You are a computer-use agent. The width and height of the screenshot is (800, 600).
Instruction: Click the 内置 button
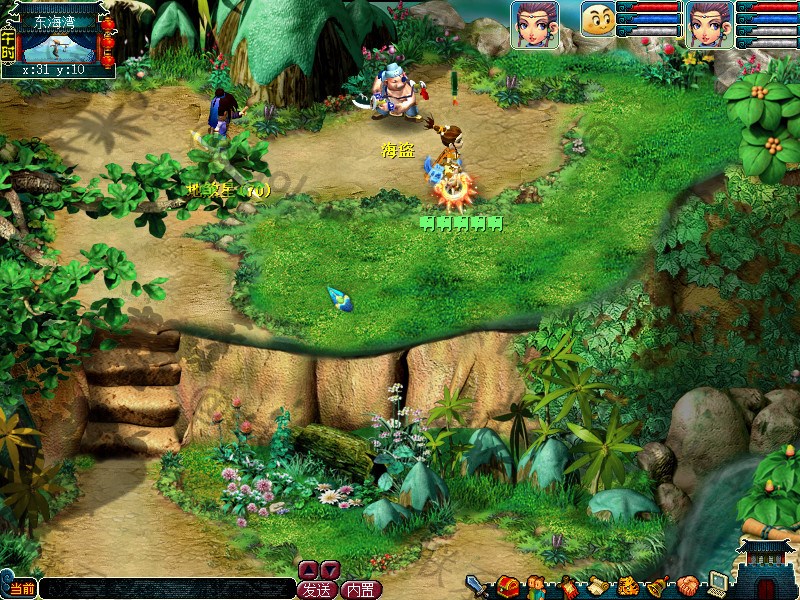pyautogui.click(x=361, y=589)
